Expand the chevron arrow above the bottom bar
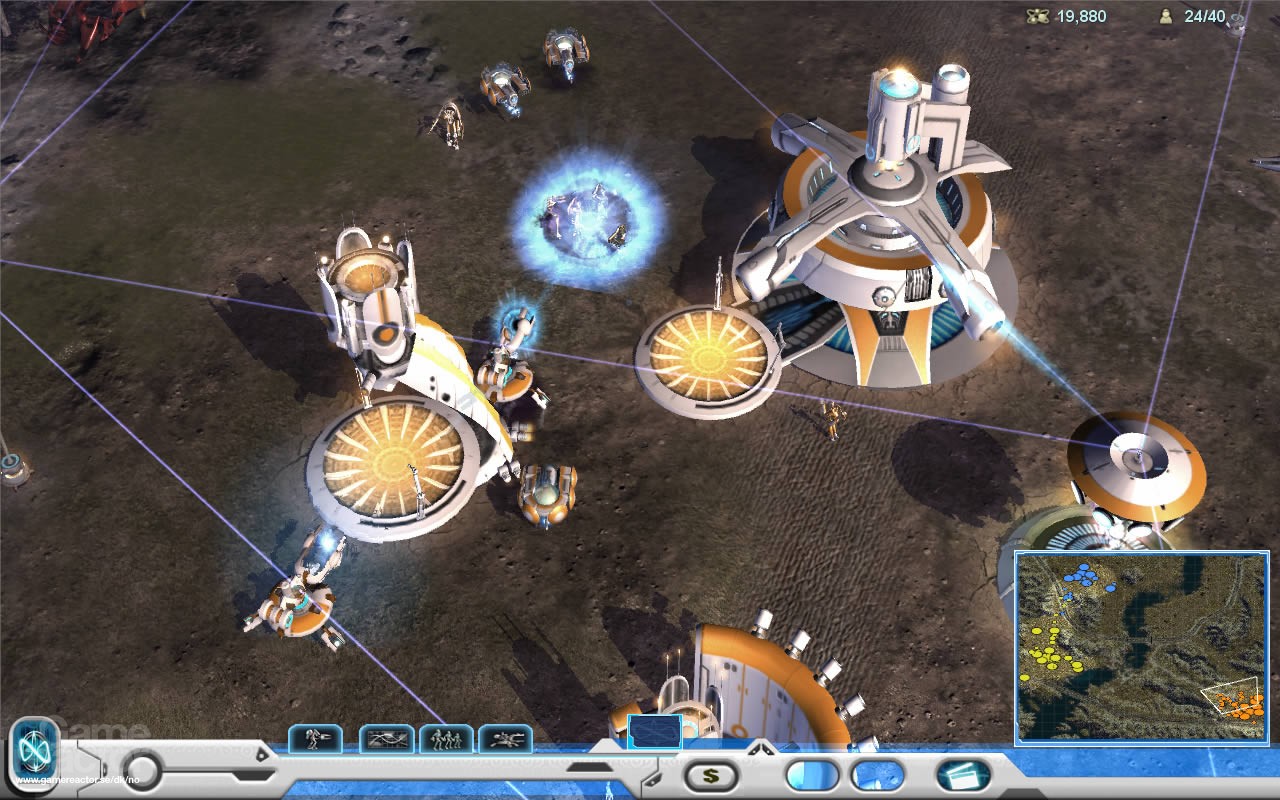 tap(759, 748)
